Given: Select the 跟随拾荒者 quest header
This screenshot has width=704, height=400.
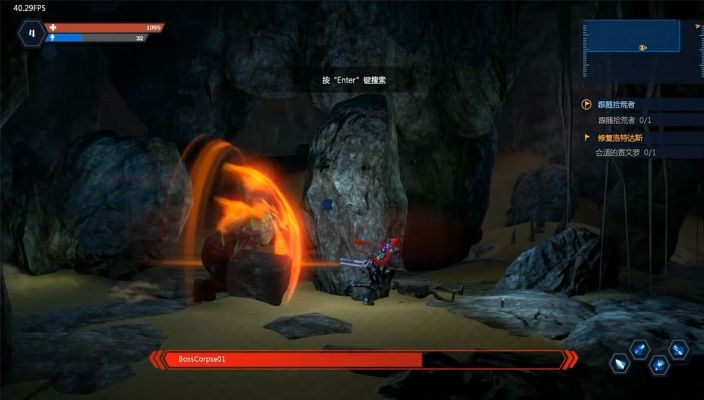Looking at the screenshot, I should click(x=616, y=104).
